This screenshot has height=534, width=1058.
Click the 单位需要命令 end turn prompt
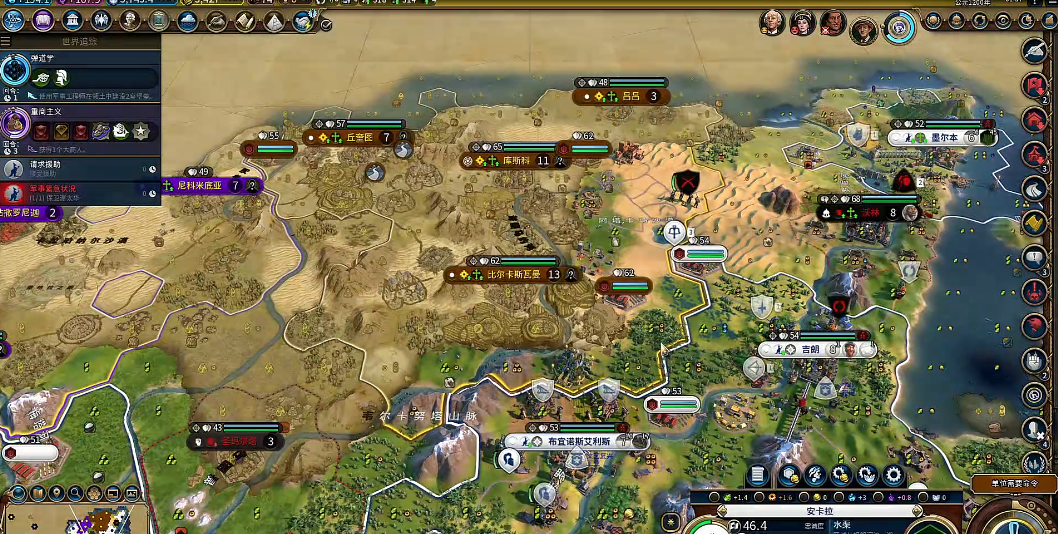tap(1013, 483)
